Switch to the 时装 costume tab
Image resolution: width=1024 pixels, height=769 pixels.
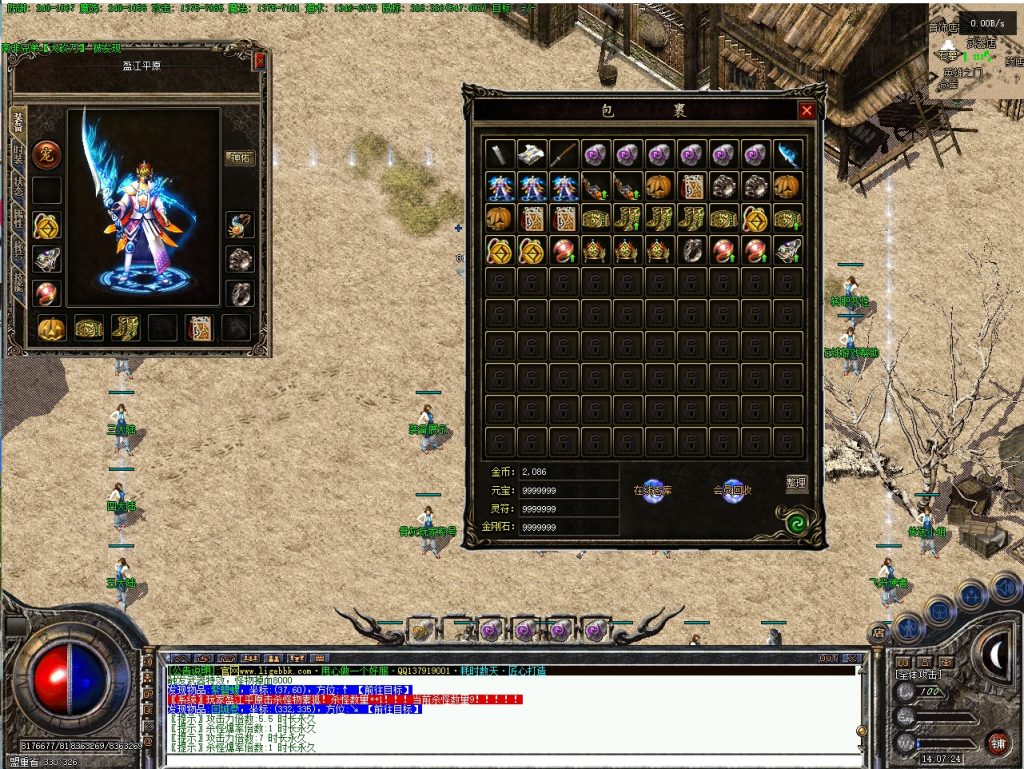17,153
